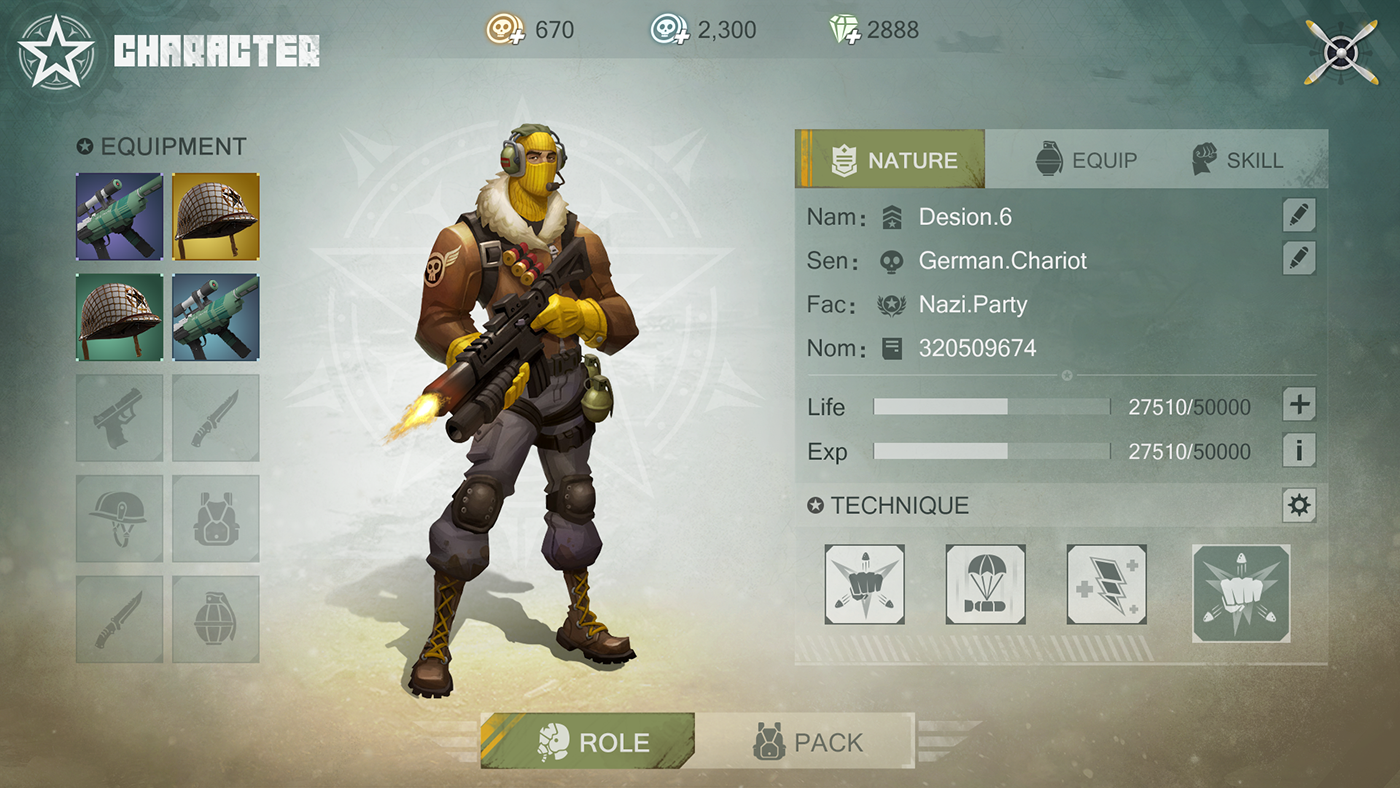Viewport: 1400px width, 788px height.
Task: Click the Life progress bar
Action: (x=990, y=407)
